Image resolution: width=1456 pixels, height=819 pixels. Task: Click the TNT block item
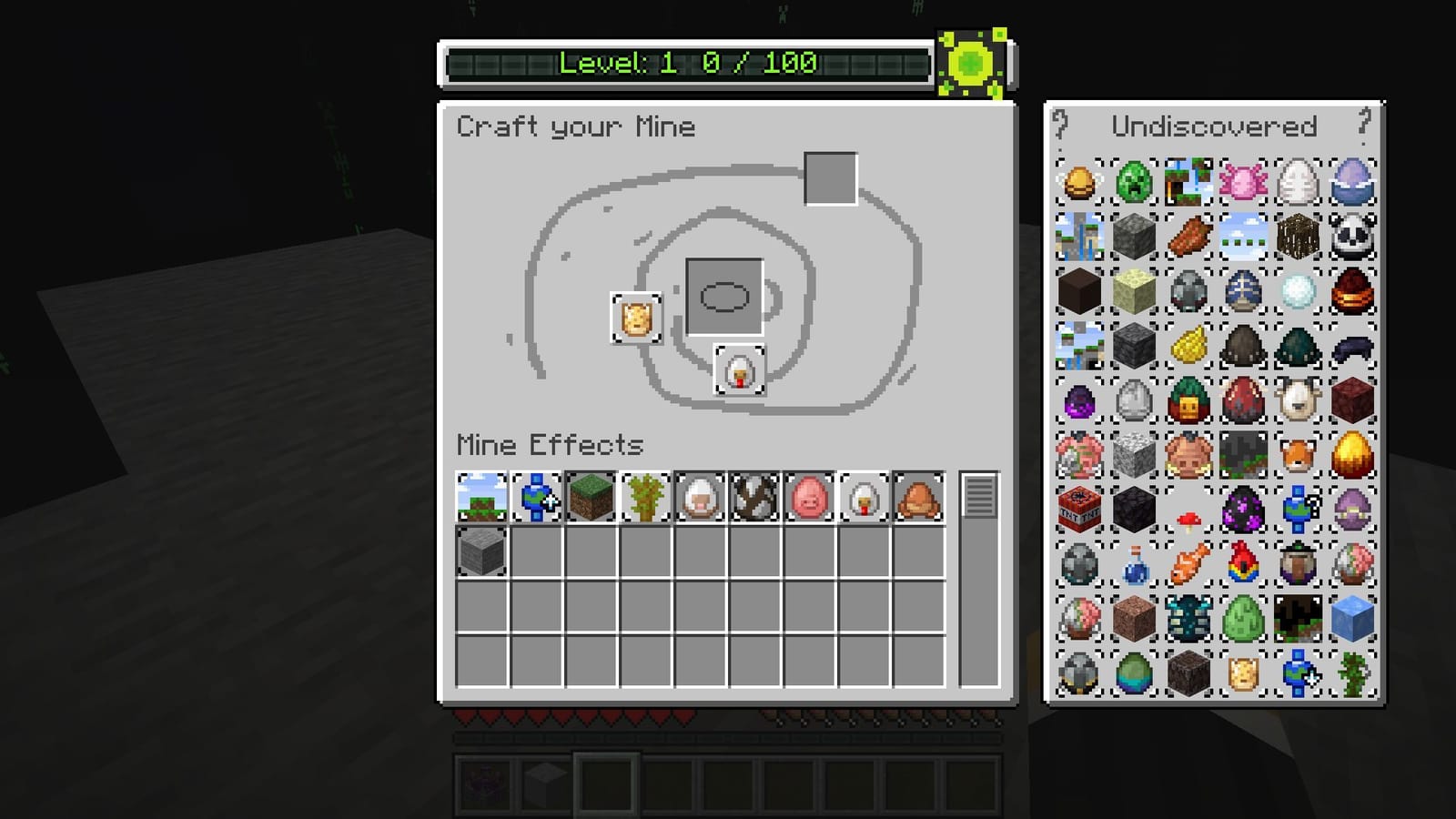point(1079,509)
